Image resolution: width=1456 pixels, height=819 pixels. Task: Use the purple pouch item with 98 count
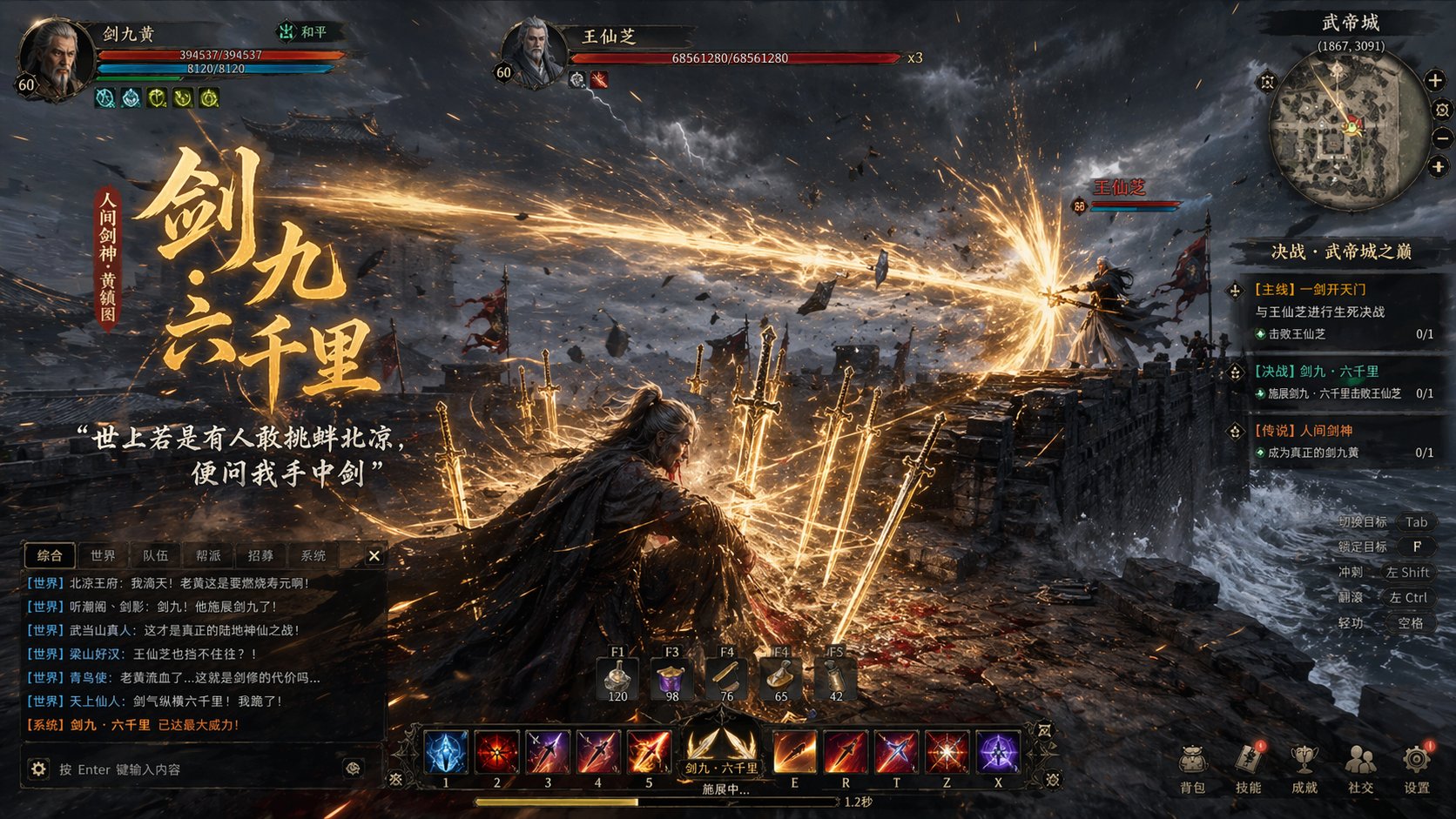coord(671,679)
